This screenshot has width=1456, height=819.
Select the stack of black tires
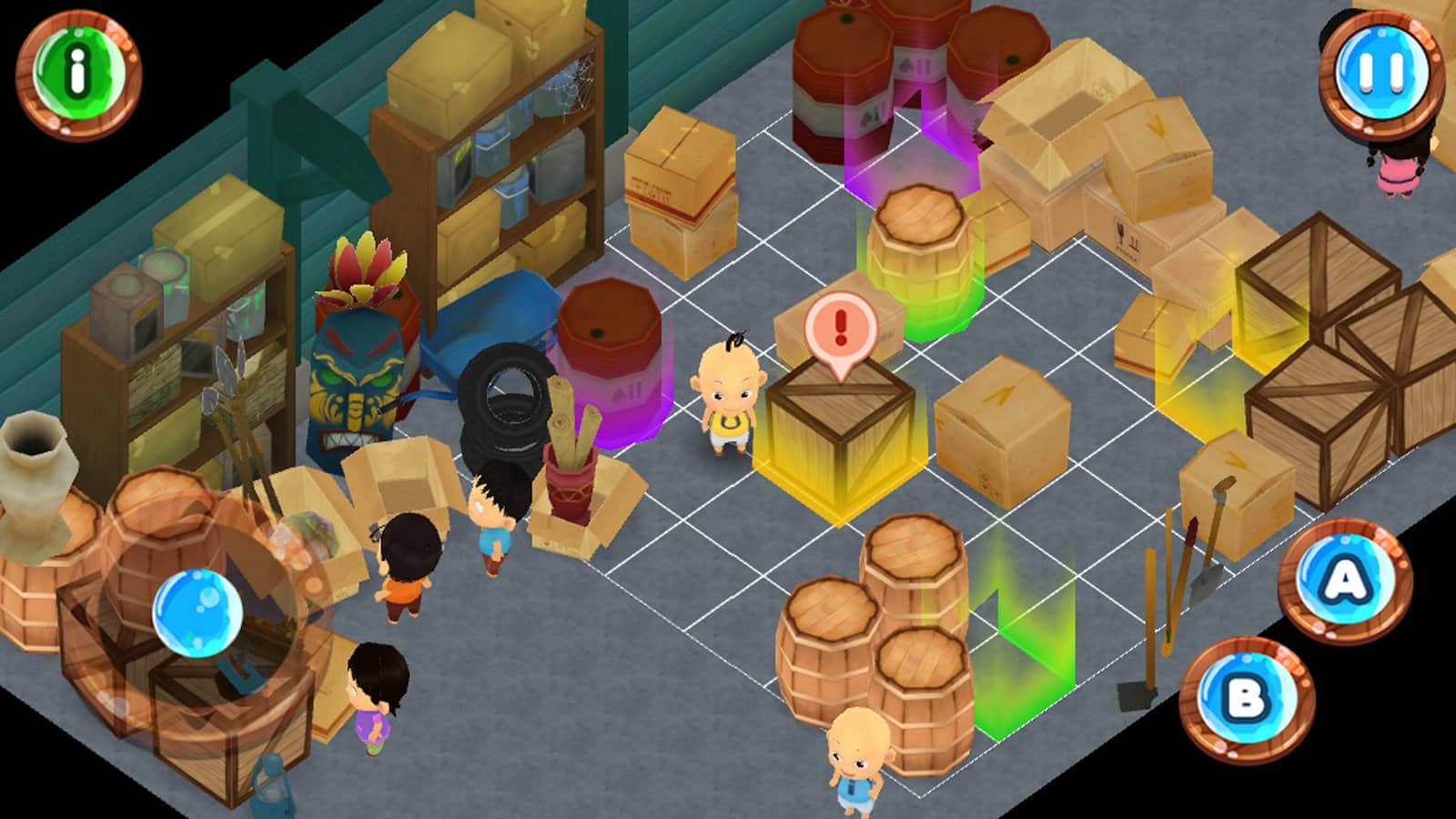[x=503, y=409]
